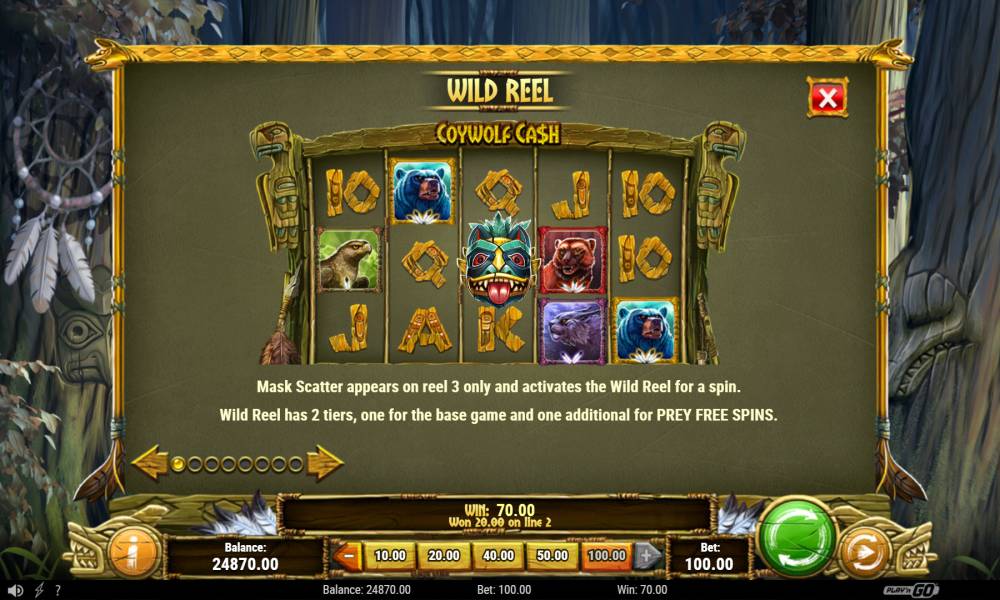Toggle the sound speaker icon
Viewport: 1000px width, 600px height.
coord(15,590)
